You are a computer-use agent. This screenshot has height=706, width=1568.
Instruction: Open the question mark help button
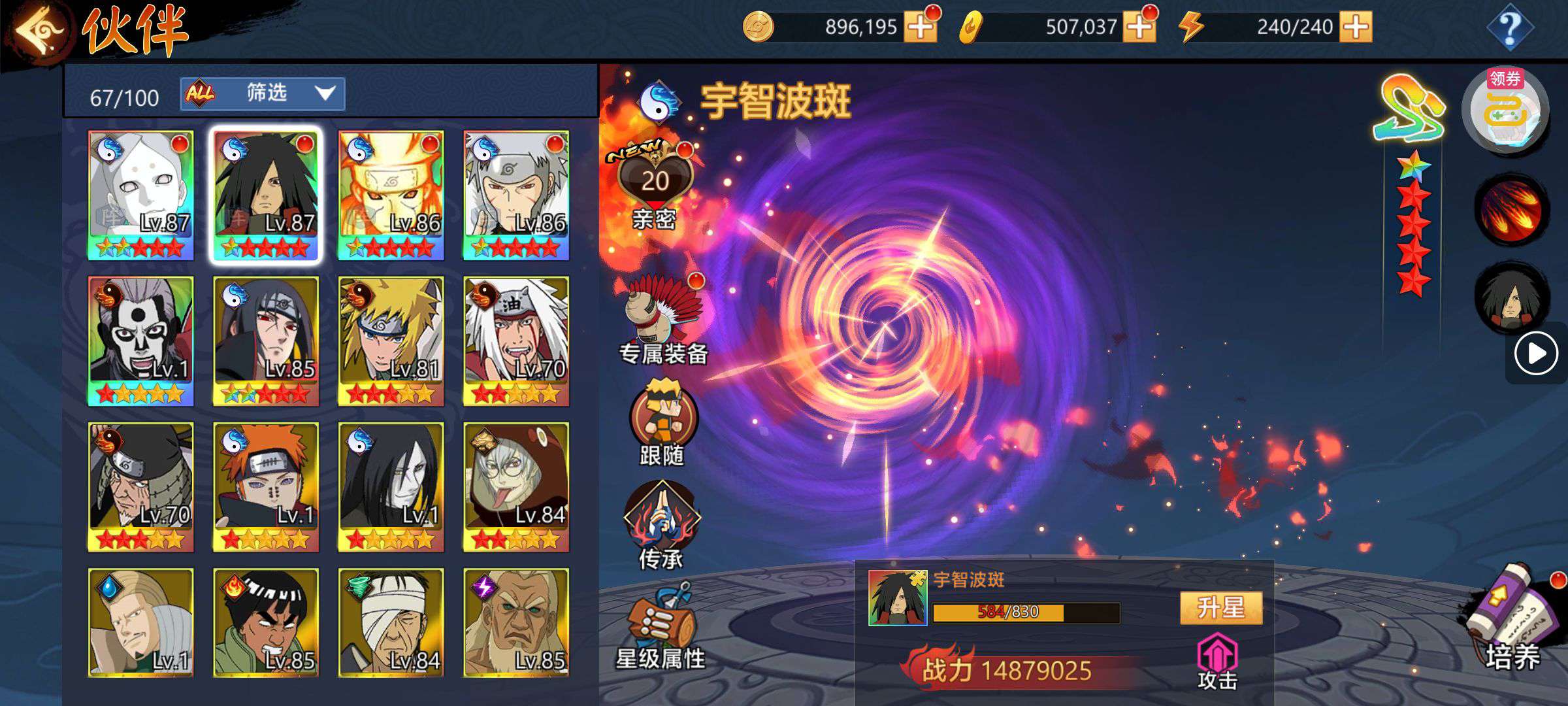point(1510,27)
